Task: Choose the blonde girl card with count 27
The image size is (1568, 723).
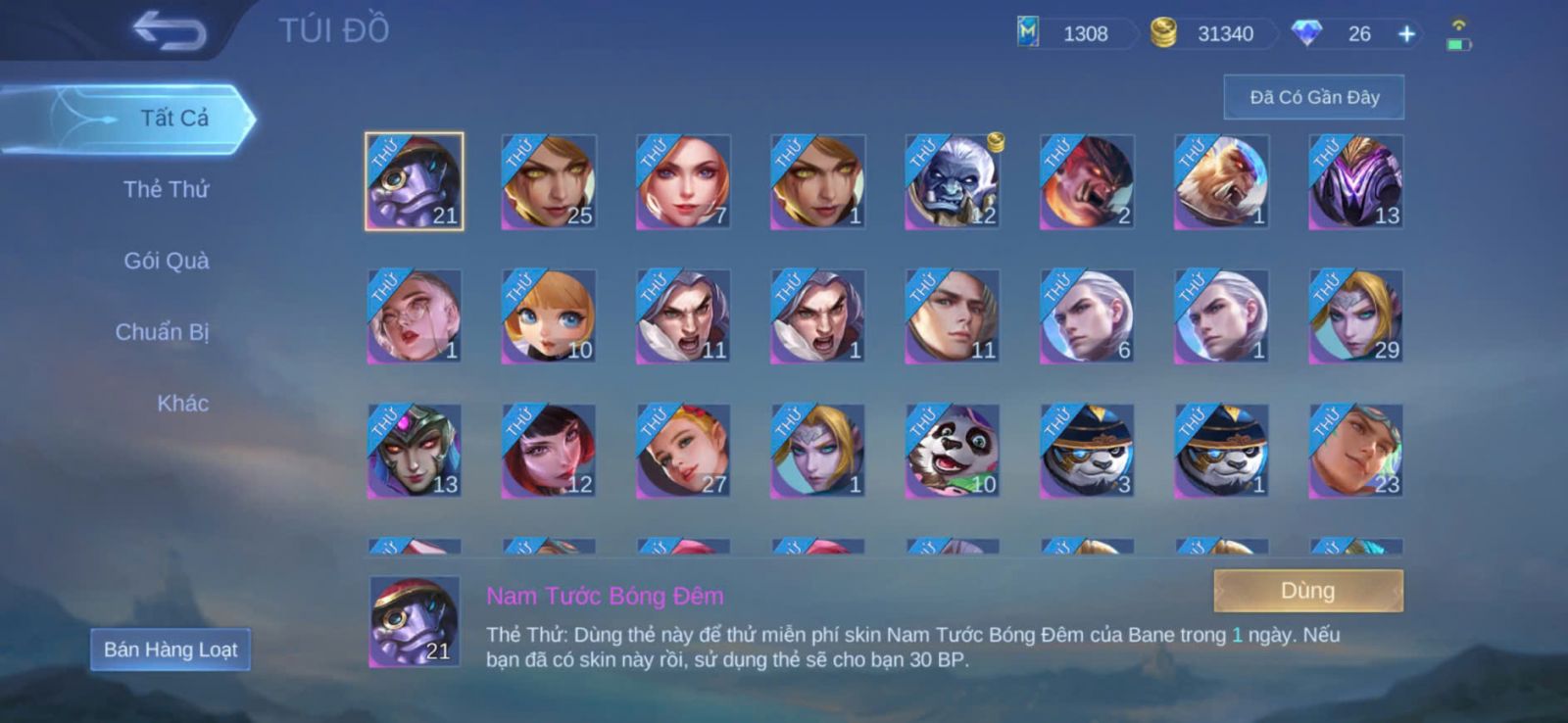Action: click(683, 451)
